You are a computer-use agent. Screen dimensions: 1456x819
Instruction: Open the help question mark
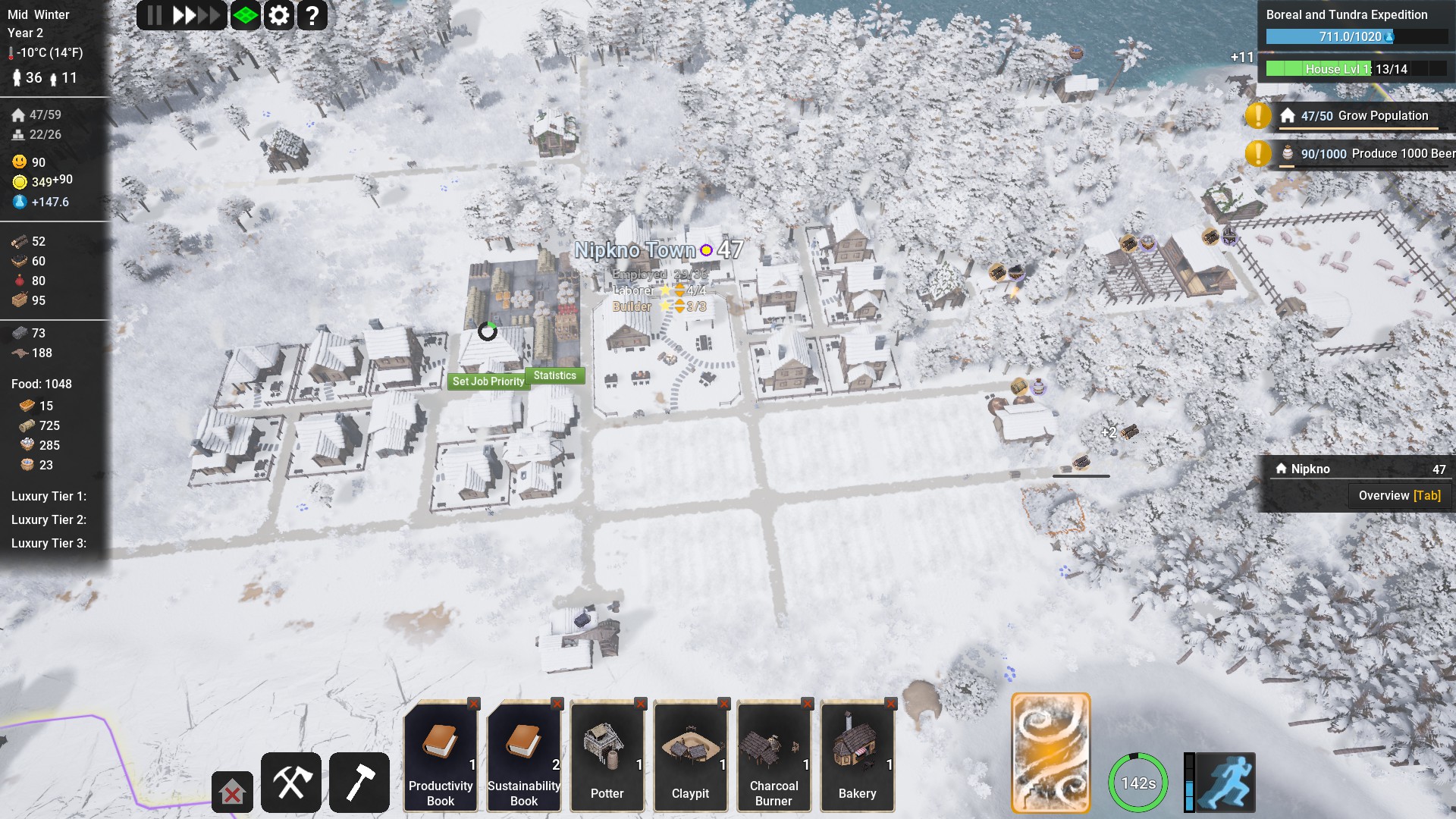(x=312, y=15)
